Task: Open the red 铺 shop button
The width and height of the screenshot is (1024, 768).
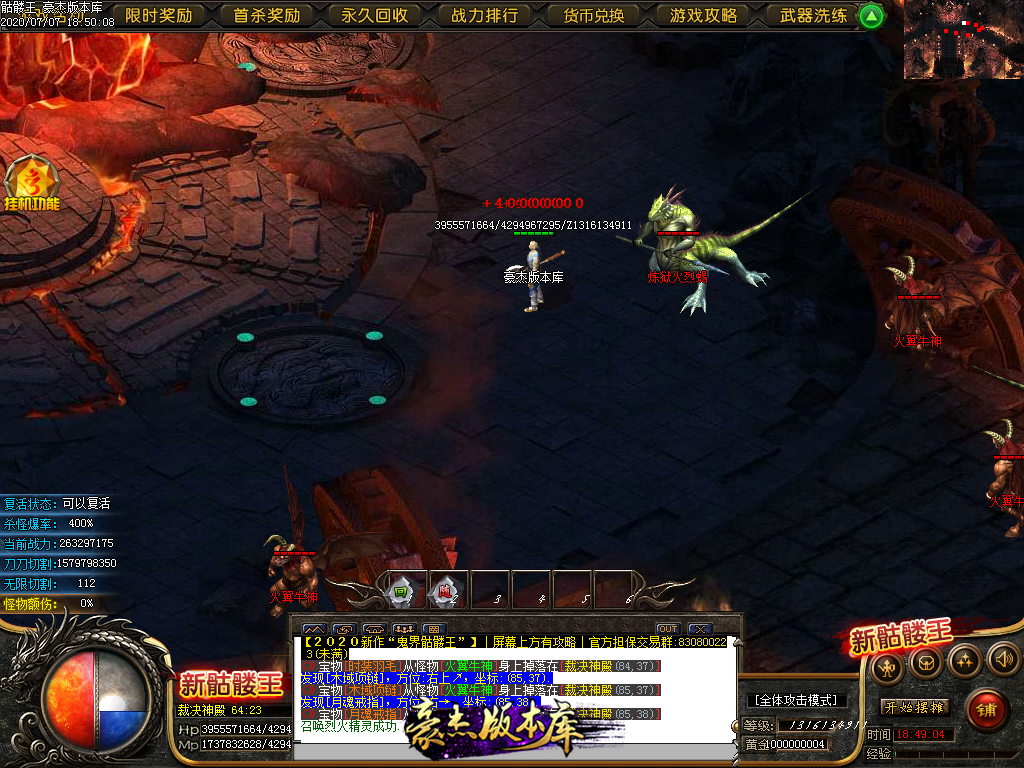Action: pos(987,710)
